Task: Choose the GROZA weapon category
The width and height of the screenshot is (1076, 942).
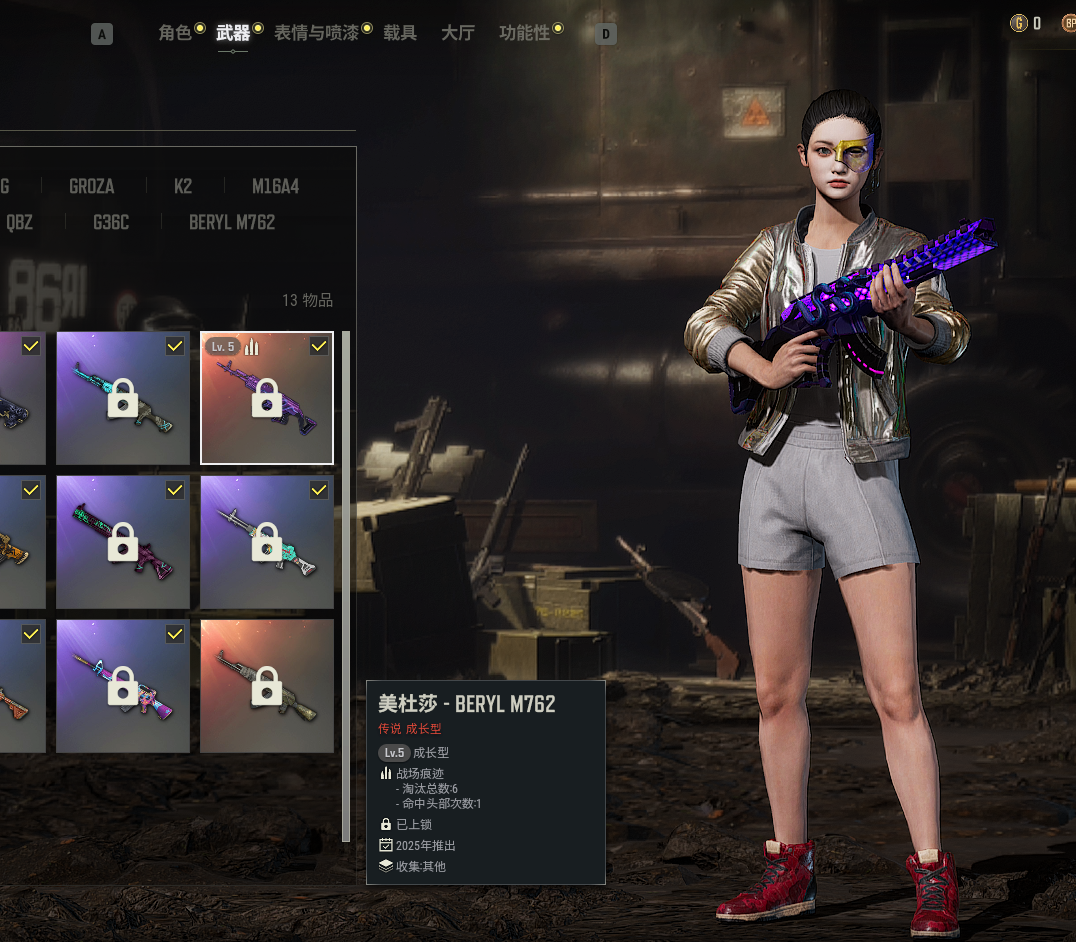Action: [92, 187]
